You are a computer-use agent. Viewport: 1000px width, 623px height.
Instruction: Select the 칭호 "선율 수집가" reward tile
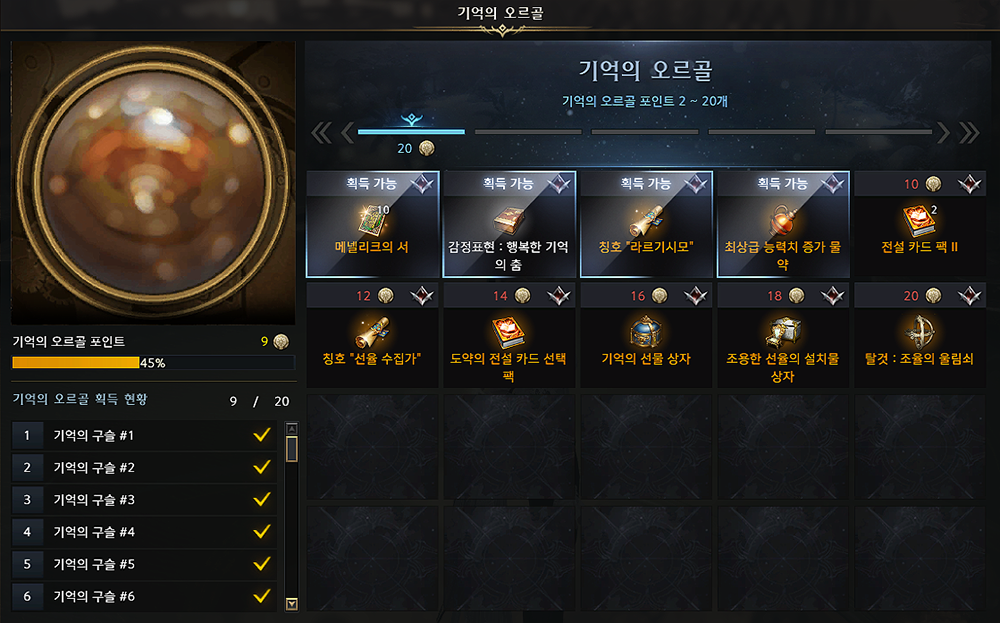point(372,334)
